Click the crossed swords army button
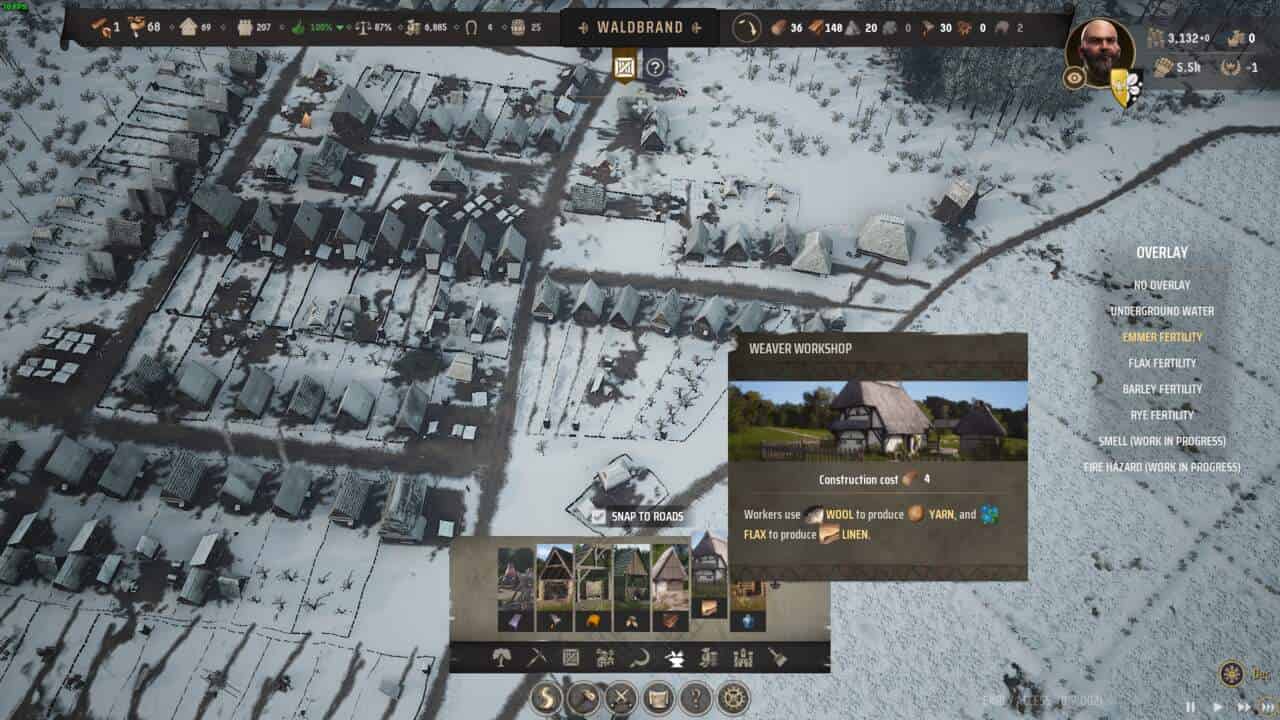 coord(621,697)
